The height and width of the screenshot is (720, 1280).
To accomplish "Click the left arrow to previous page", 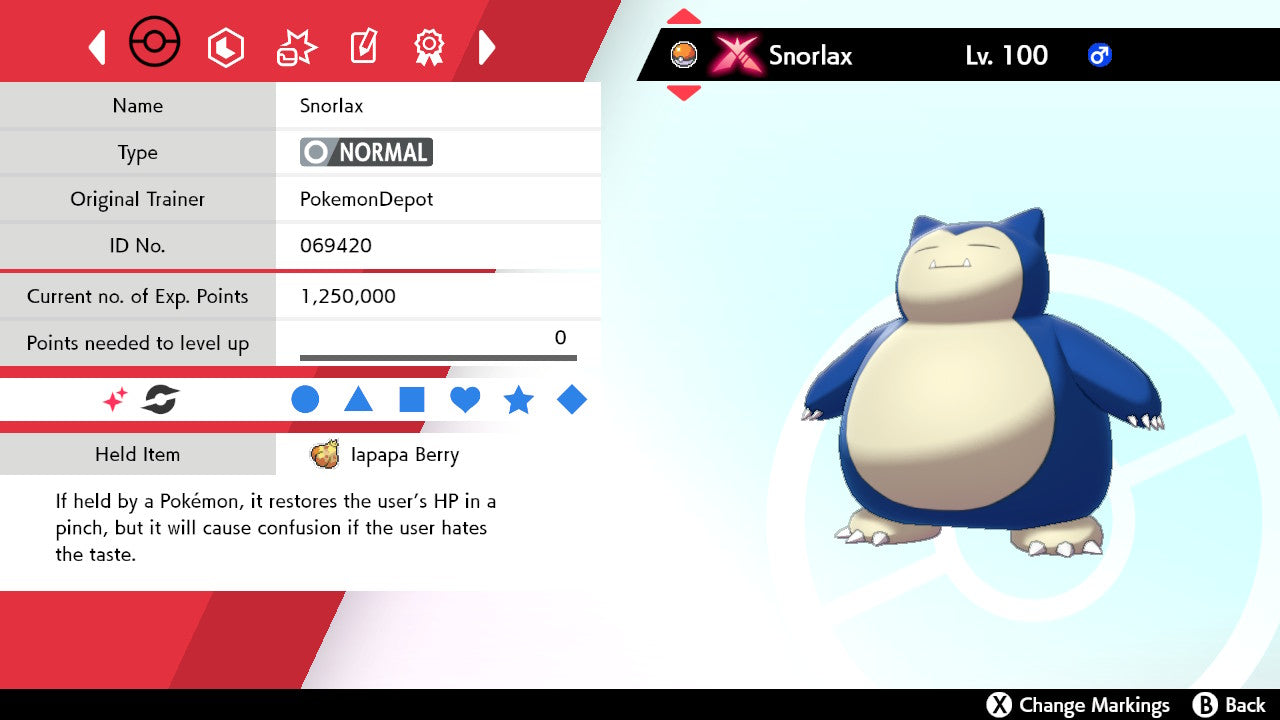I will [x=97, y=47].
